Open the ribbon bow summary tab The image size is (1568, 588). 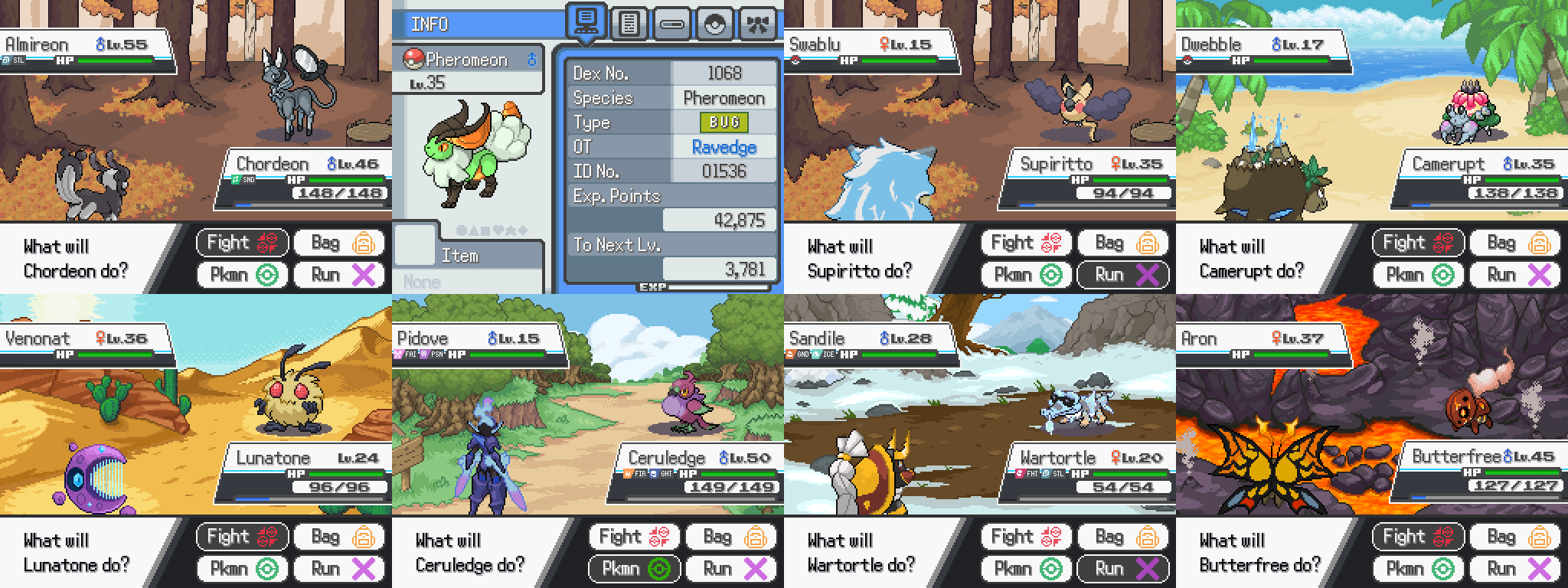click(757, 24)
